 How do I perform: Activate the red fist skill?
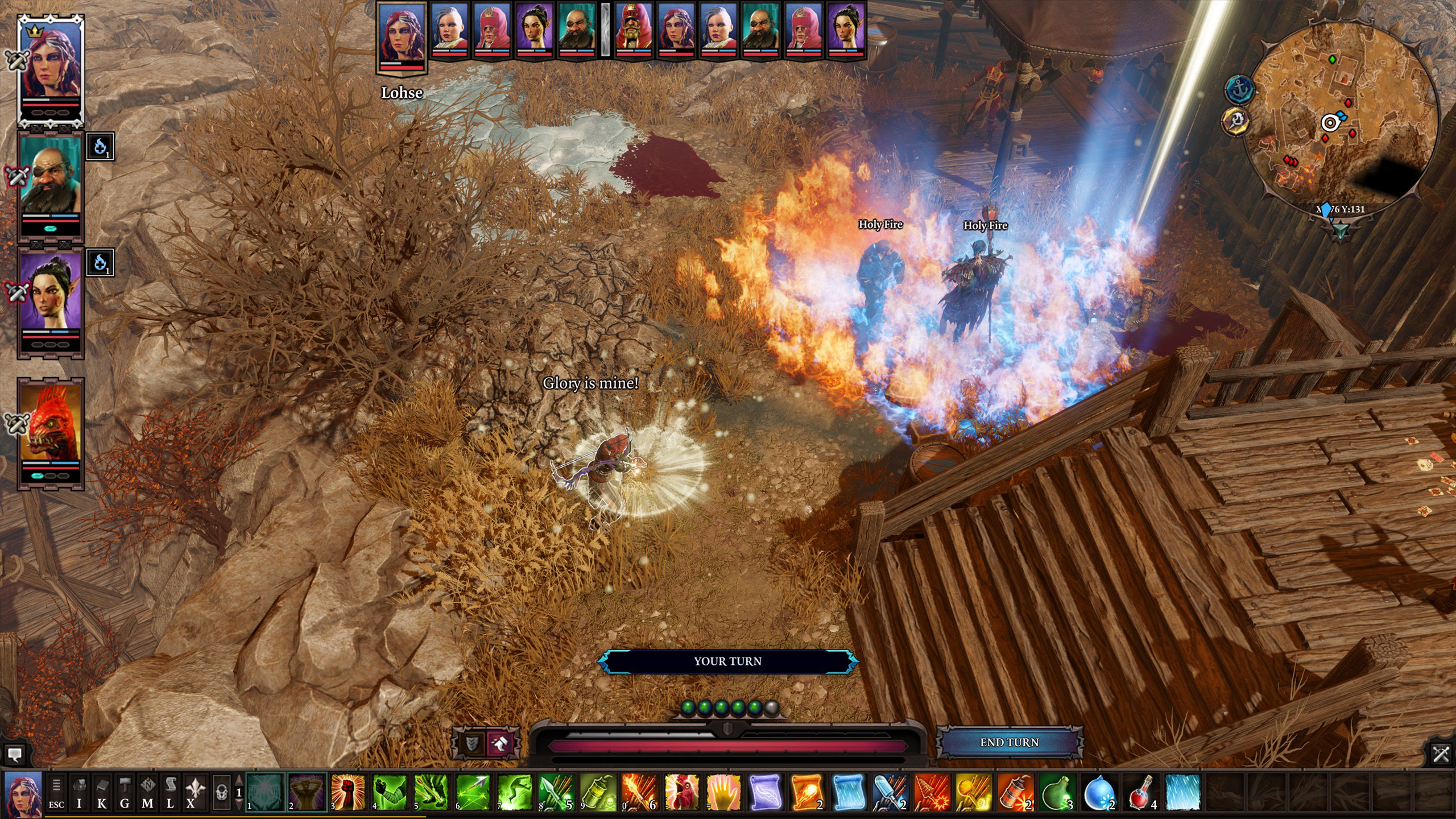pyautogui.click(x=348, y=792)
